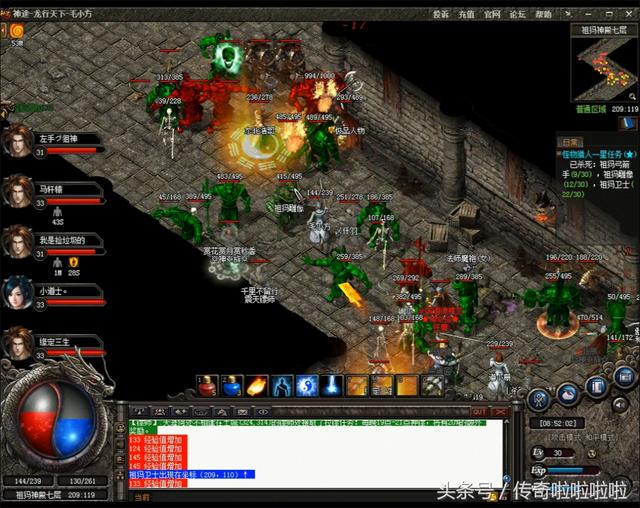Select party member 左手グ混神 portrait
The width and height of the screenshot is (640, 508).
click(x=18, y=139)
